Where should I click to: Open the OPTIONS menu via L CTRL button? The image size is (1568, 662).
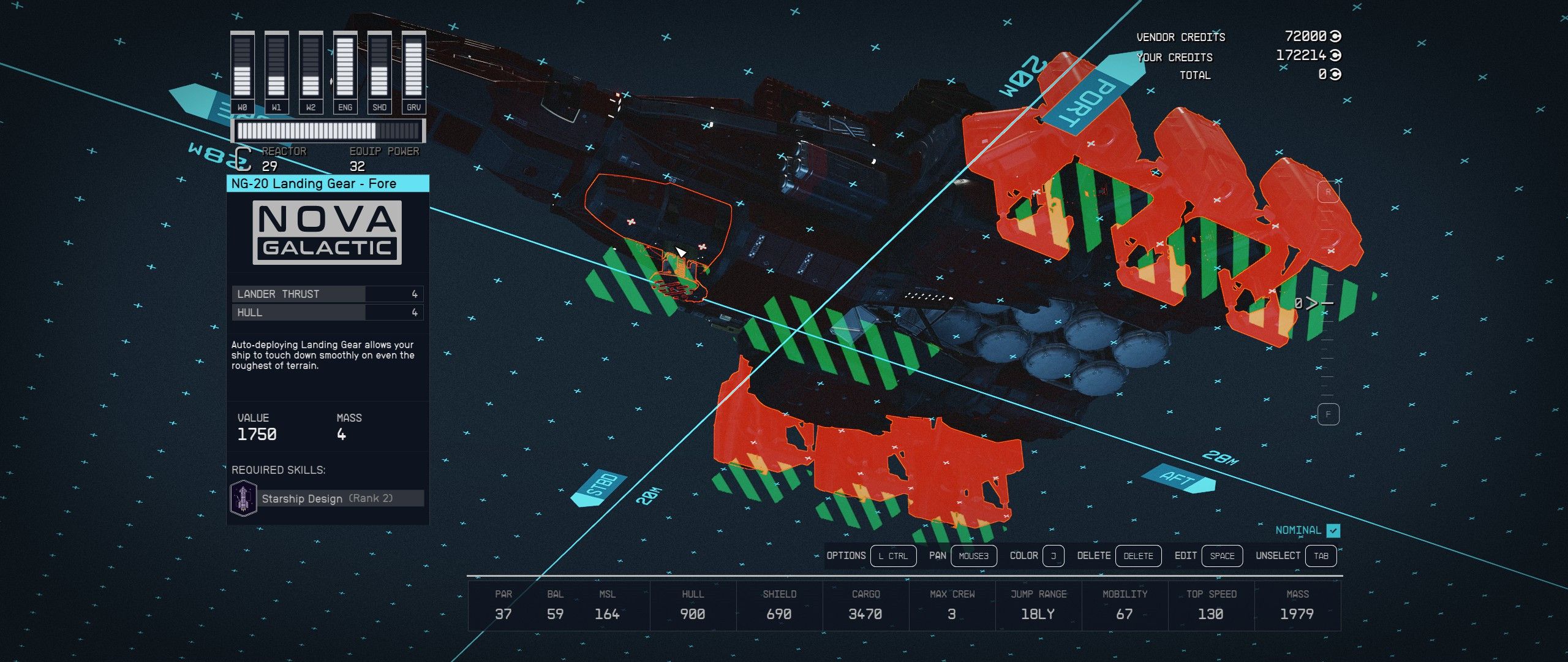(894, 556)
